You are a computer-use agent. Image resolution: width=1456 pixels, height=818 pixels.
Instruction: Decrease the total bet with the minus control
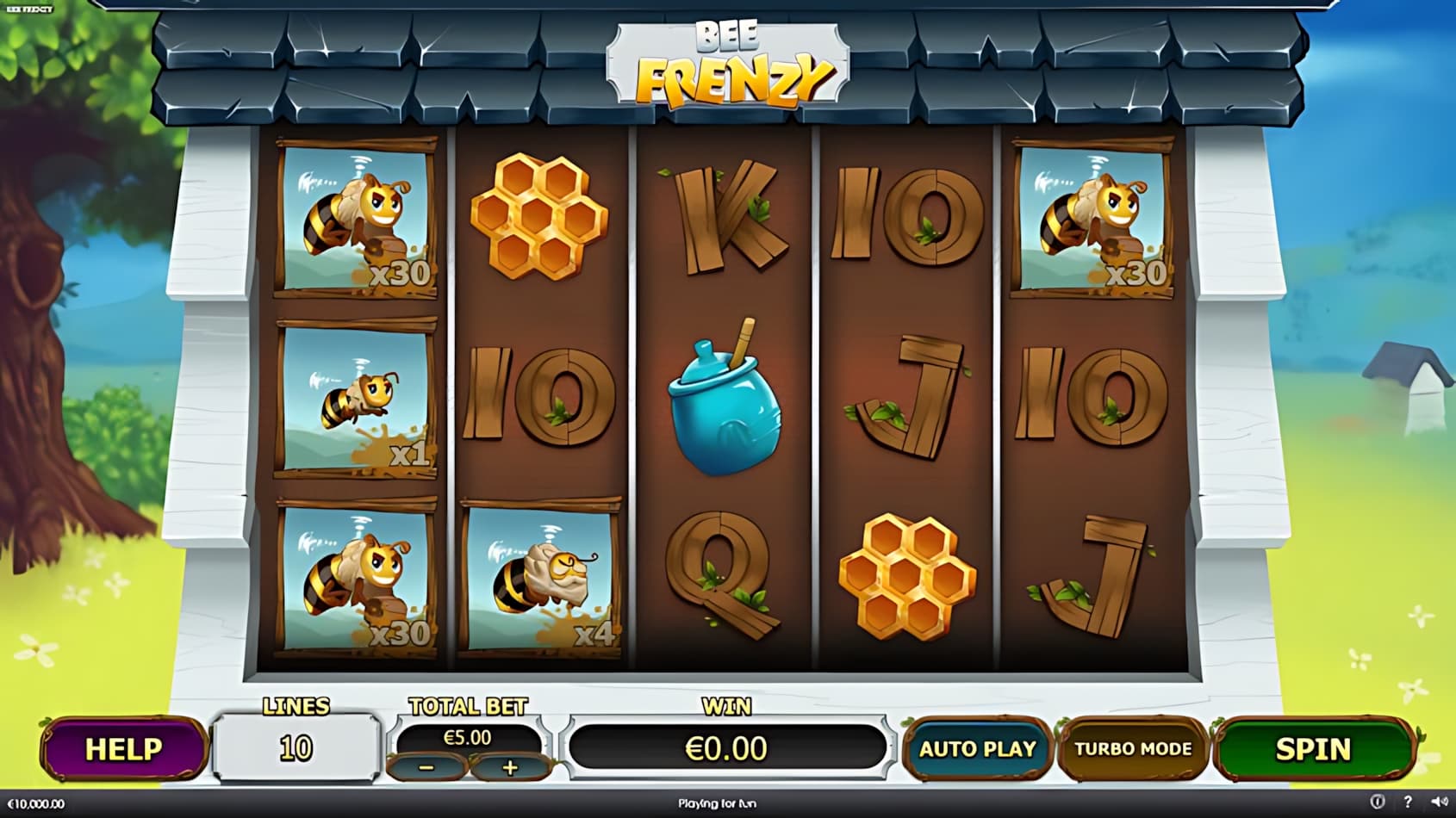tap(427, 765)
